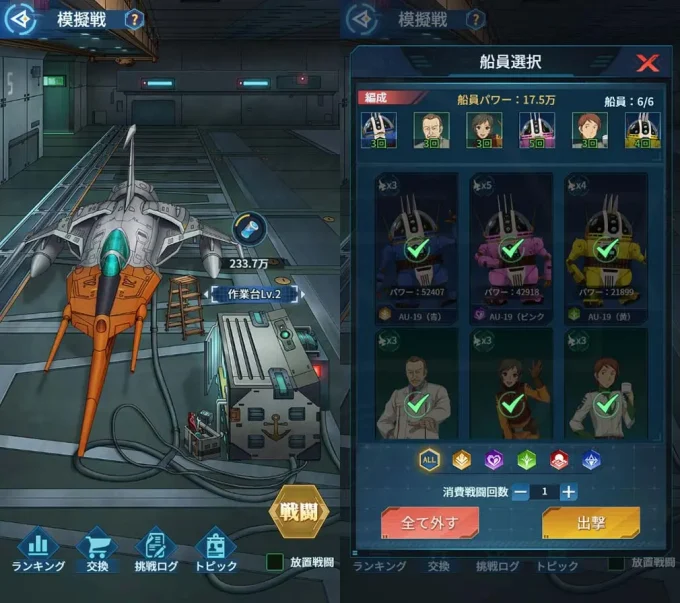Open トピック via the clipboard icon
This screenshot has height=603, width=680.
(x=214, y=547)
